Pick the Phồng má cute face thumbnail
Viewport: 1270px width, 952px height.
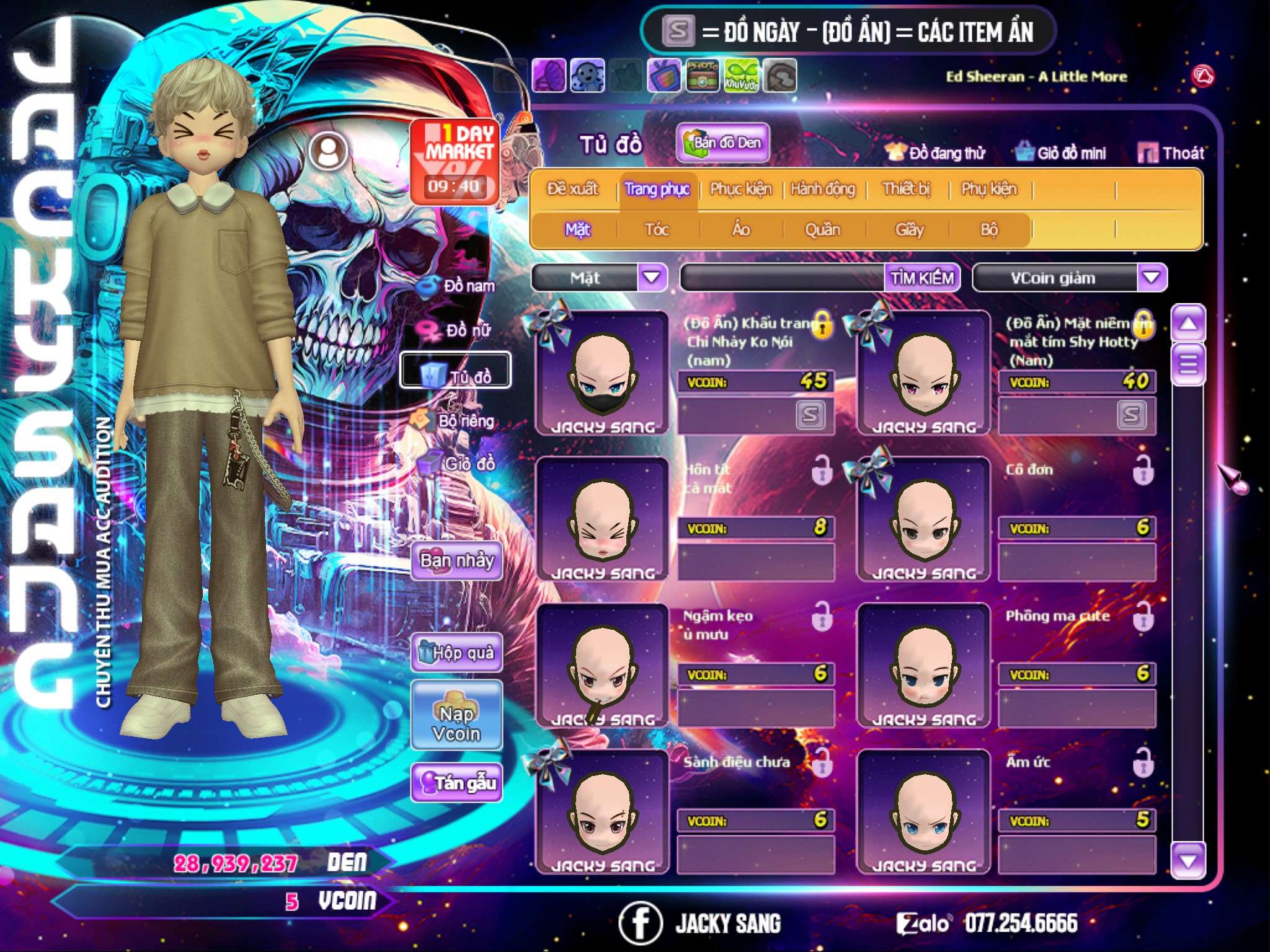[x=923, y=666]
